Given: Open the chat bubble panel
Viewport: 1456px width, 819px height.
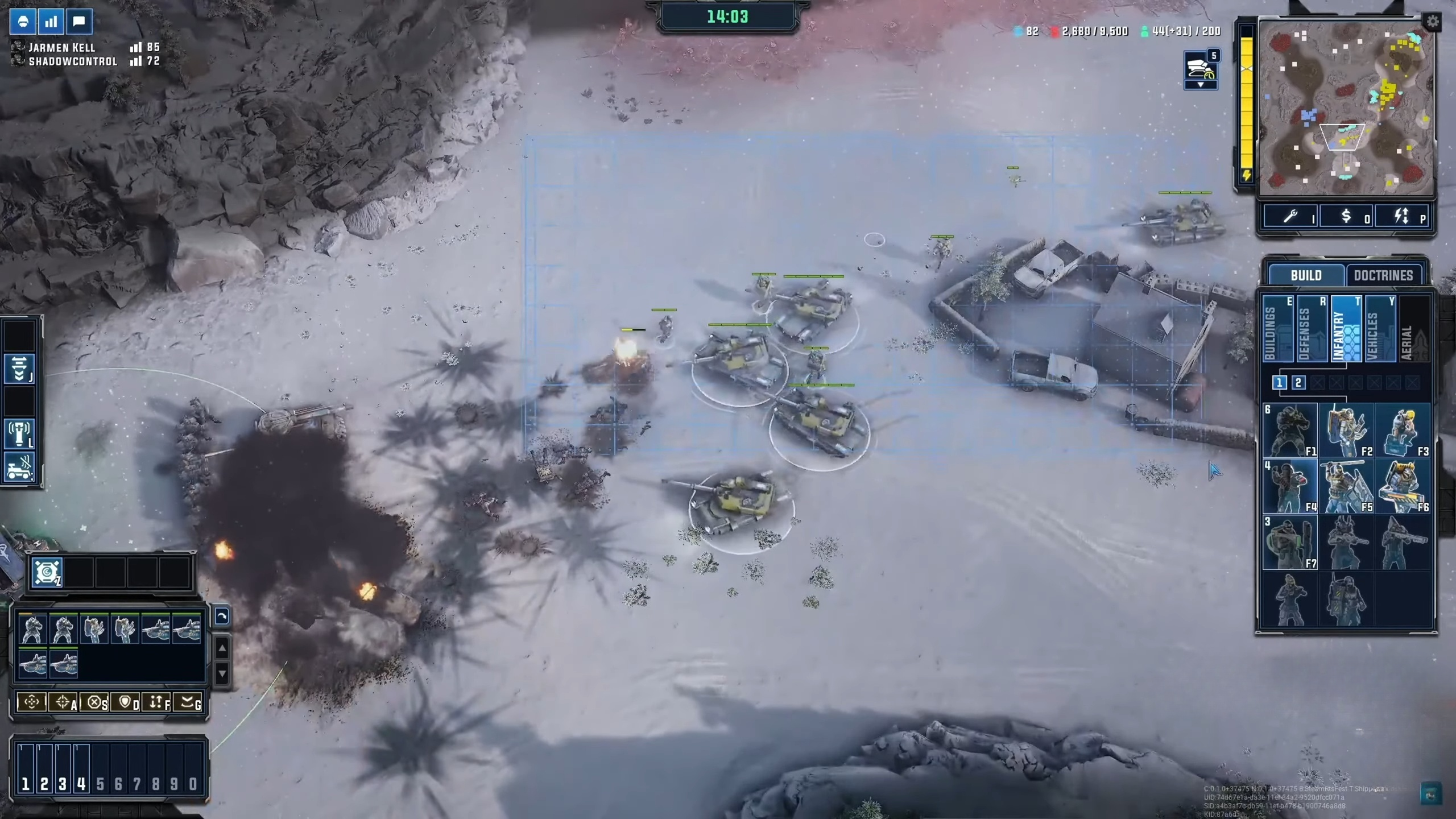Looking at the screenshot, I should click(x=79, y=22).
